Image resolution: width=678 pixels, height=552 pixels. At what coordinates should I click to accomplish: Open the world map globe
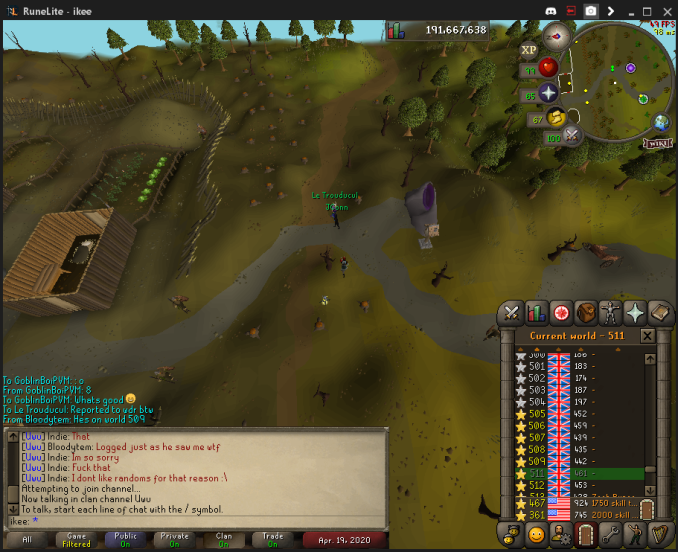coord(661,122)
